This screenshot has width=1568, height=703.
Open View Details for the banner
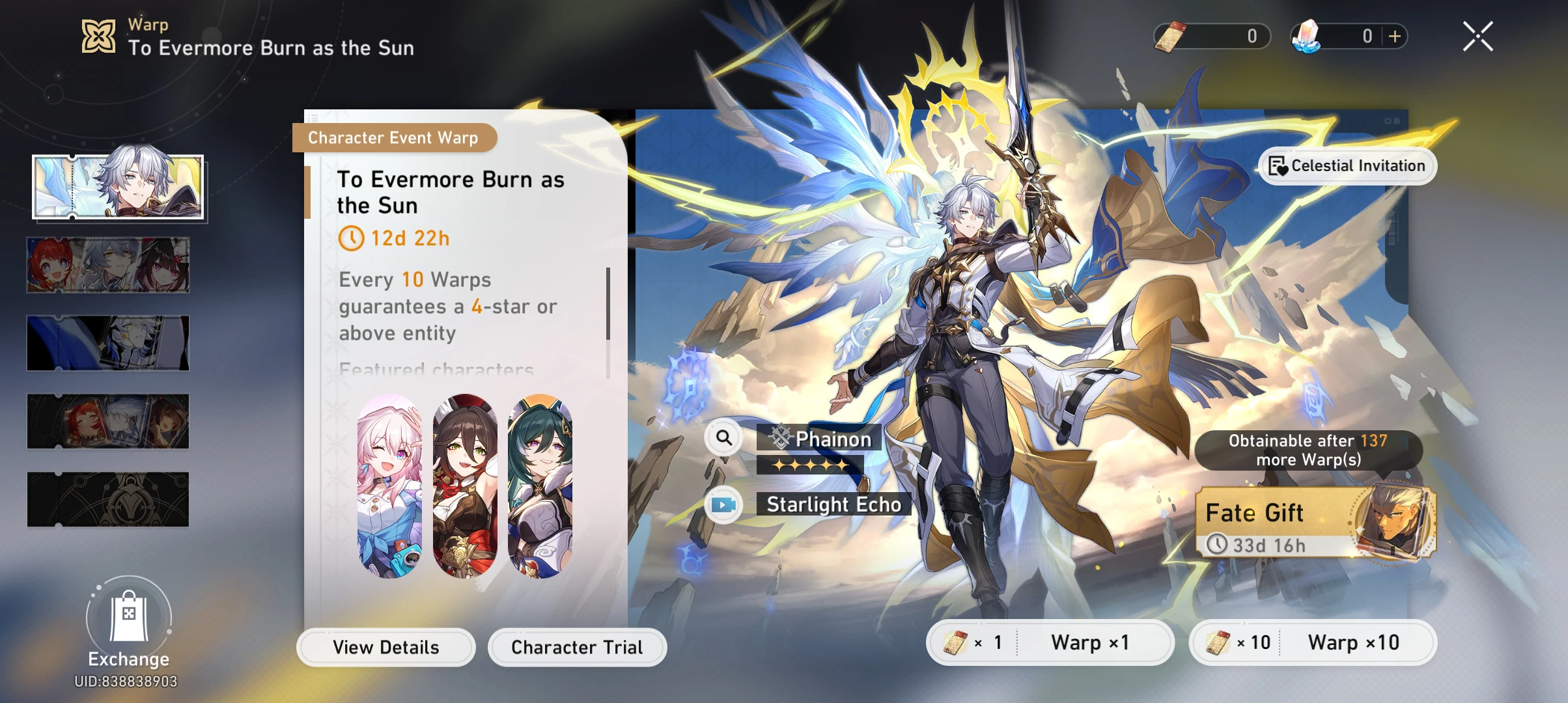click(x=385, y=647)
